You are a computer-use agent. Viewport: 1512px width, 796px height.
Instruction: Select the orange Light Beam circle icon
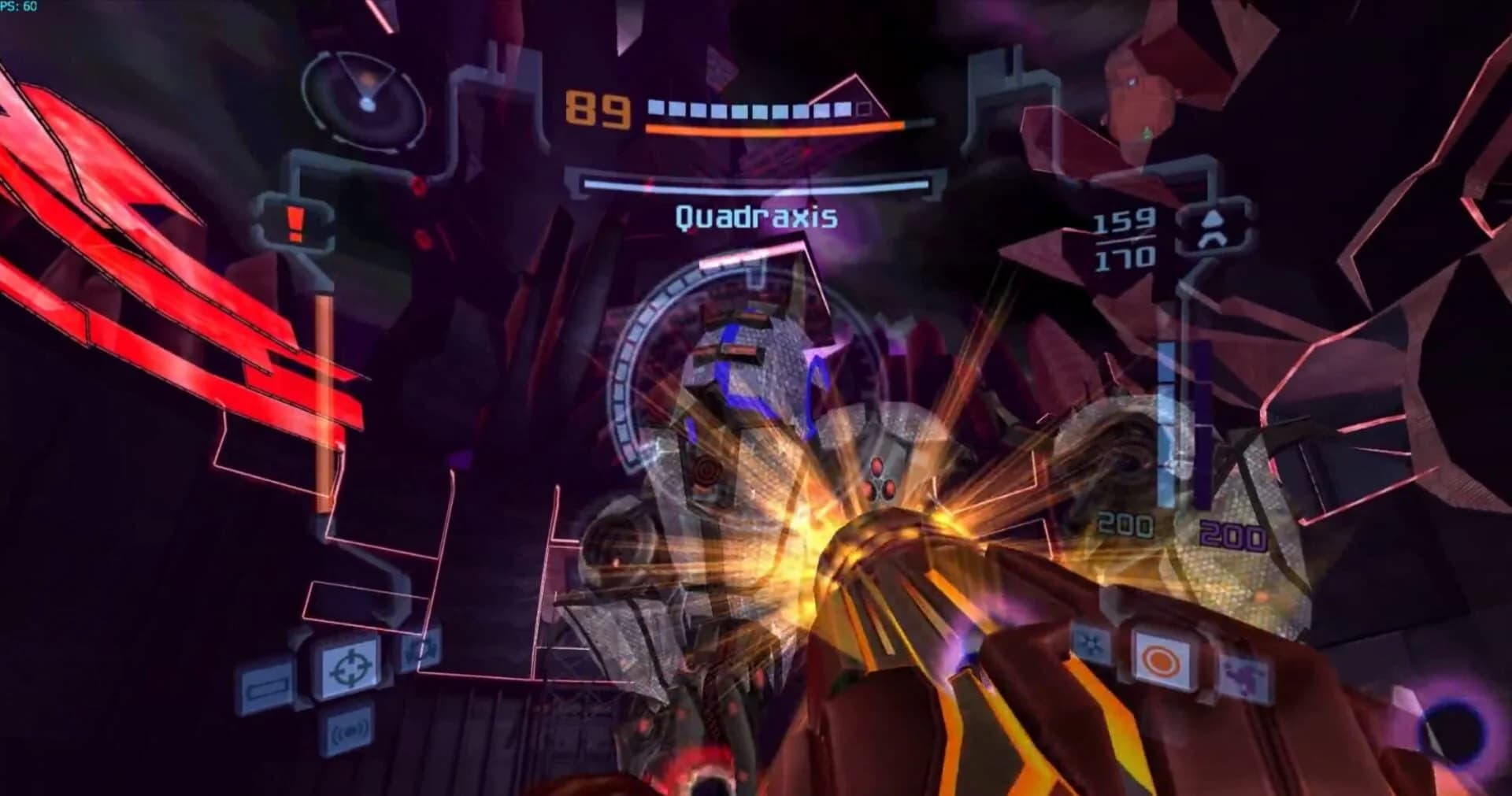pos(1160,660)
